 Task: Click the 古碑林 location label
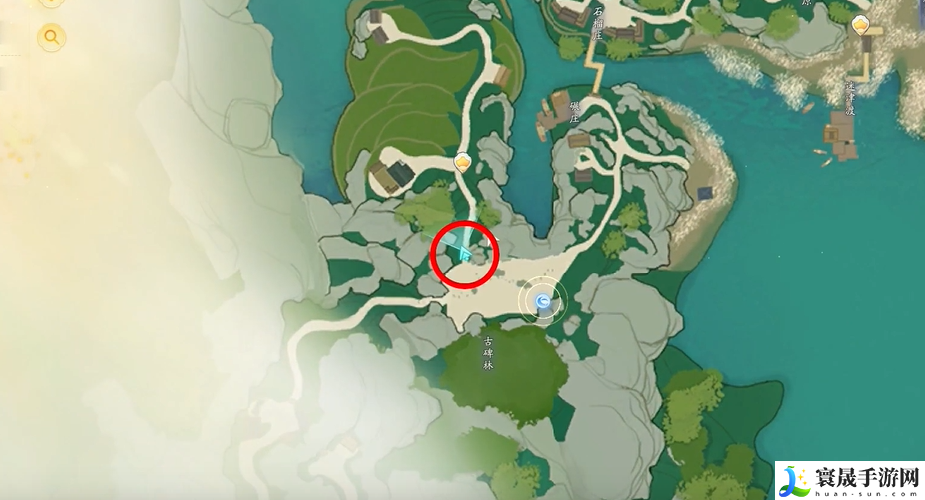pos(489,350)
